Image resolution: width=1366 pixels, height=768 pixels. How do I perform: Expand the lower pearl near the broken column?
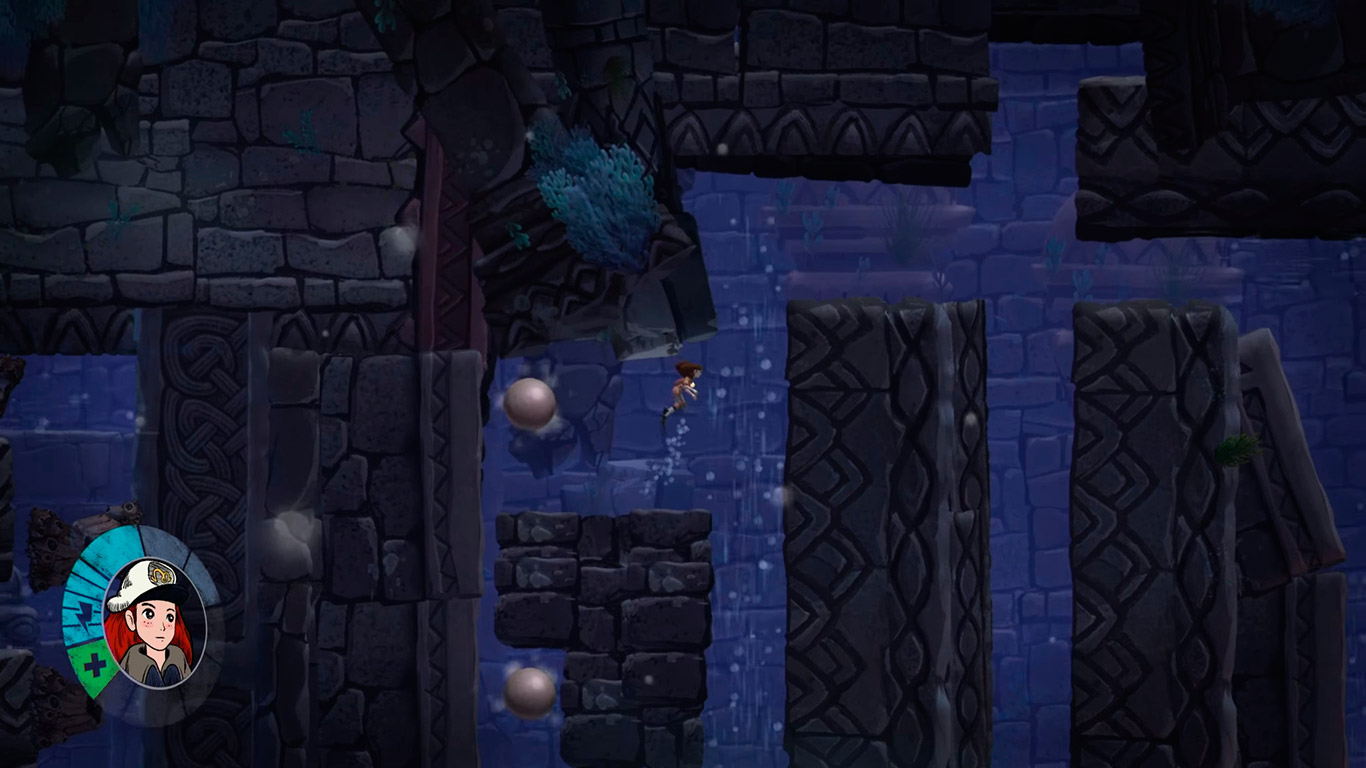[531, 691]
